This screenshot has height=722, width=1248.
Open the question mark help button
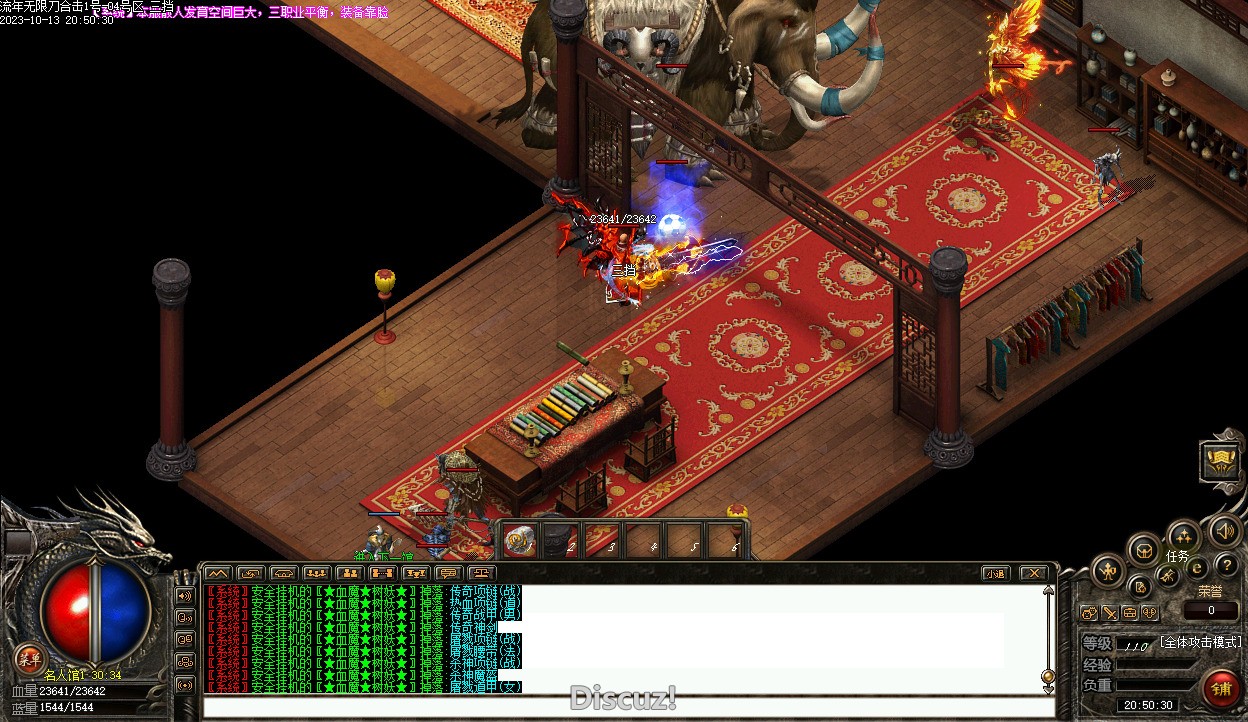pos(1227,566)
